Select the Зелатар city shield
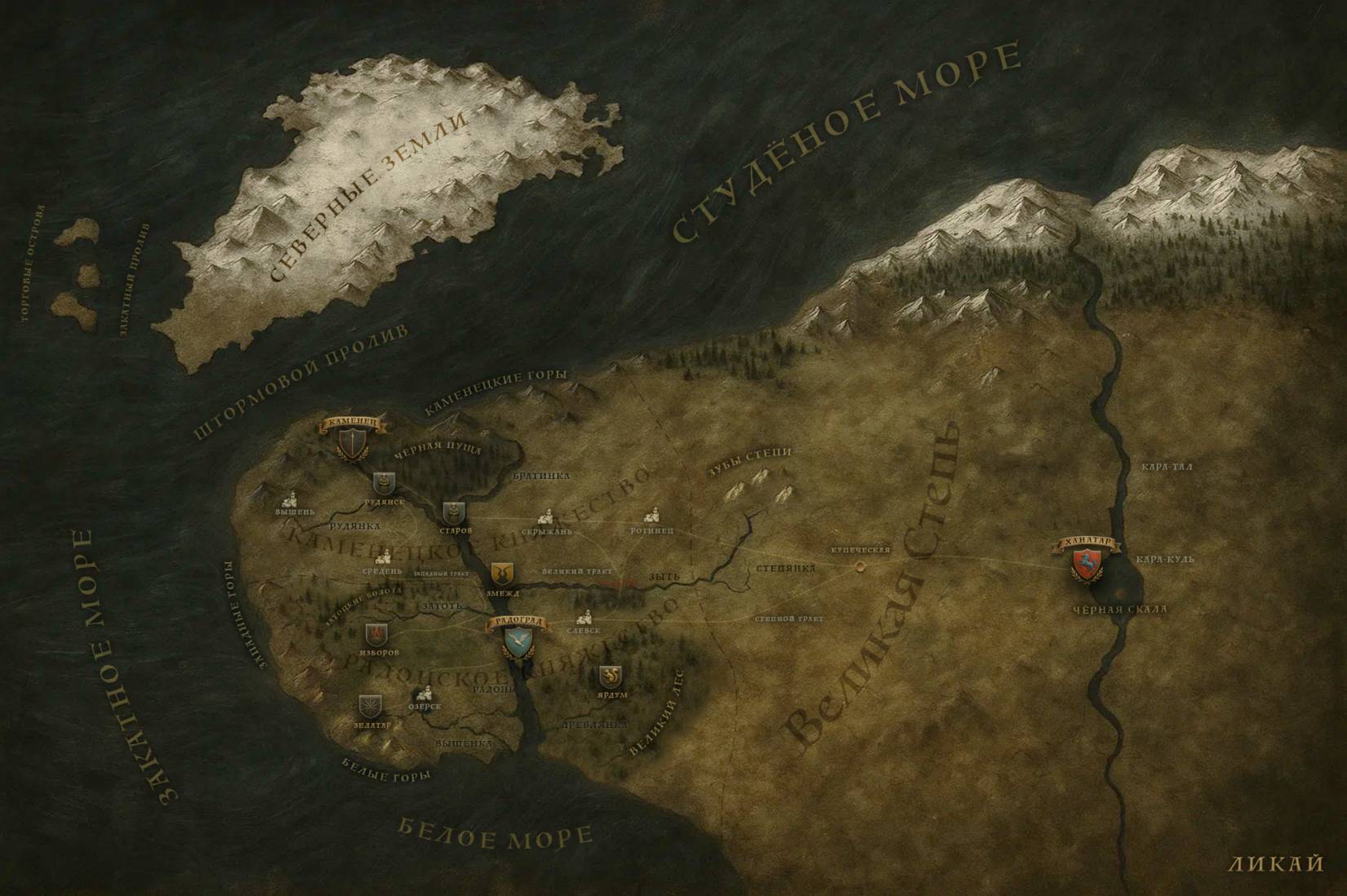Viewport: 1347px width, 896px height. pos(370,707)
